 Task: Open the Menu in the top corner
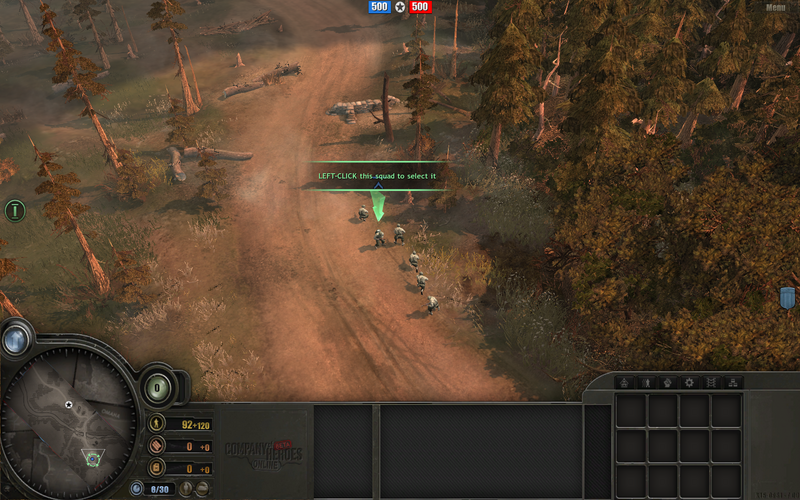point(776,7)
